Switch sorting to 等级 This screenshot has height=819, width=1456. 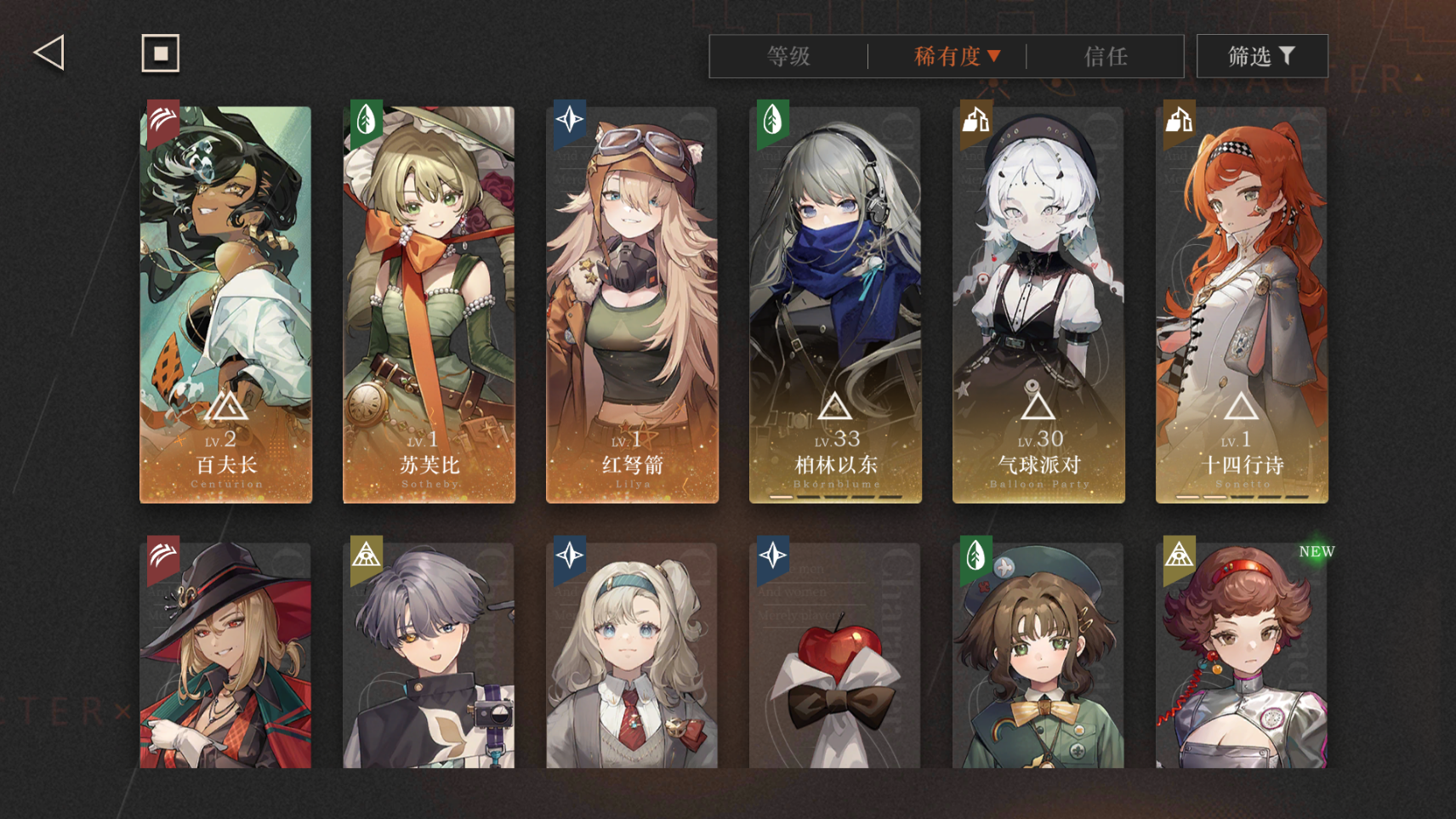tap(789, 57)
